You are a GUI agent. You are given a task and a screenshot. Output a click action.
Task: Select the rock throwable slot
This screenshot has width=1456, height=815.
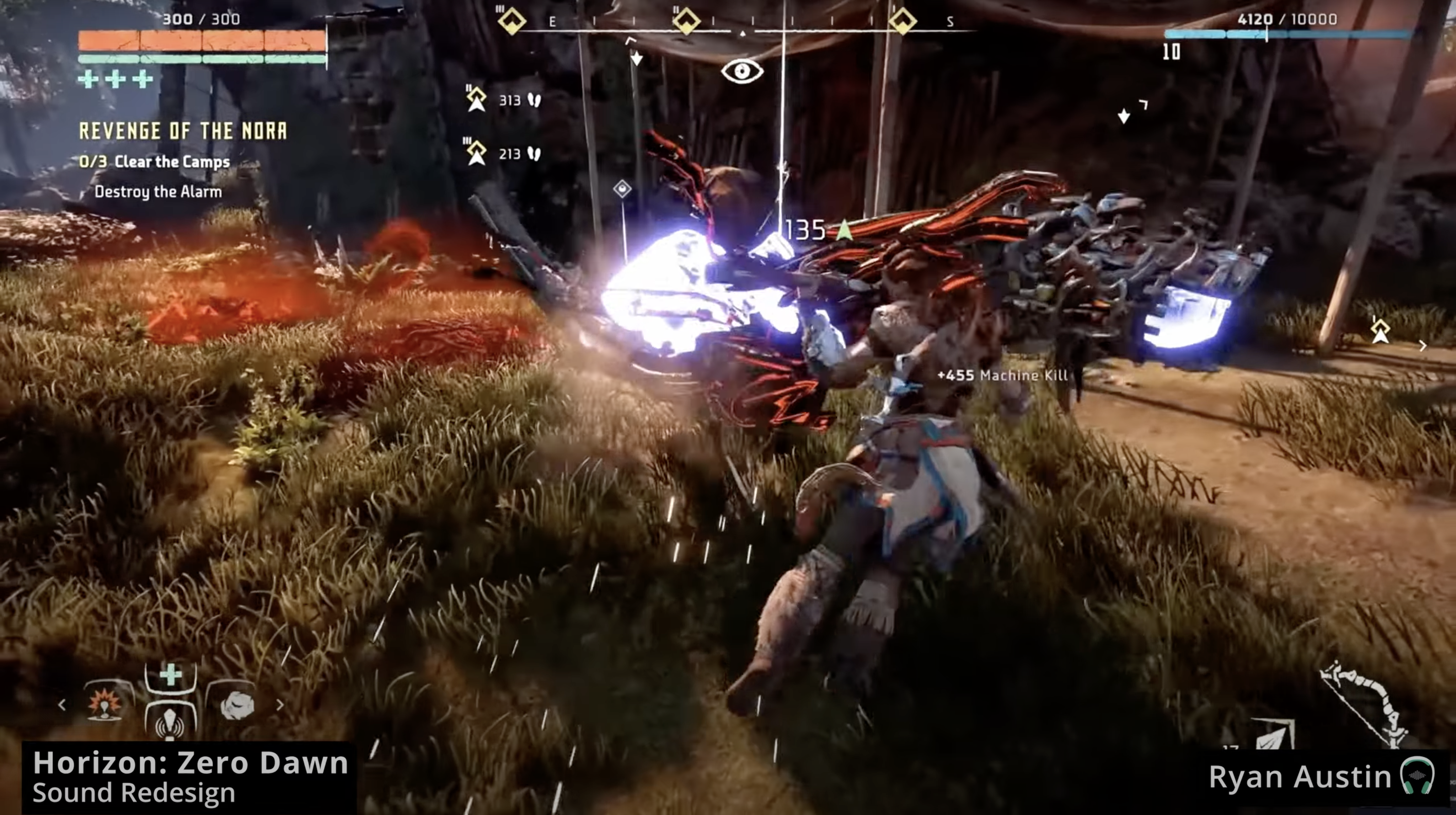coord(236,705)
